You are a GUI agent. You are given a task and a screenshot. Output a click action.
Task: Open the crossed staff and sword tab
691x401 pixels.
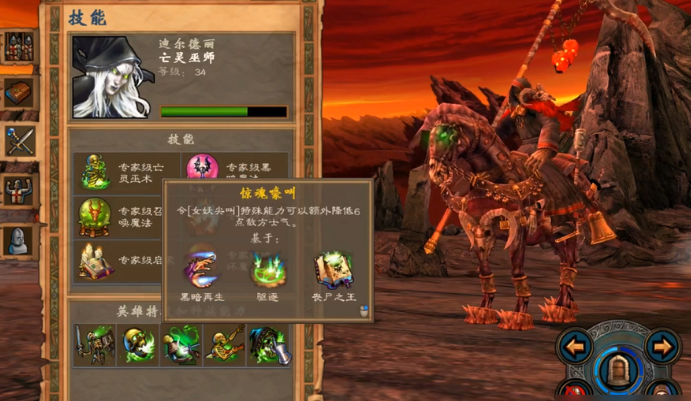[x=19, y=140]
